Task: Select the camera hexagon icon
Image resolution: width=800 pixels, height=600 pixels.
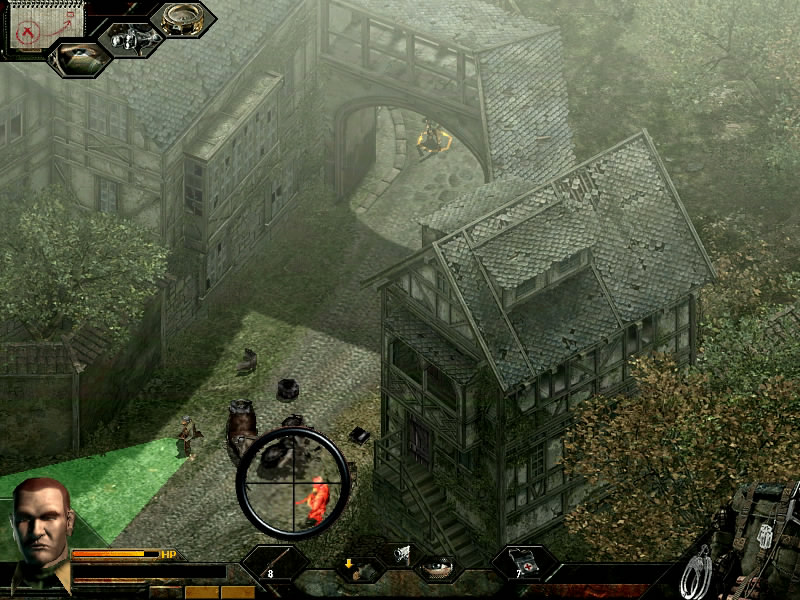Action: click(x=131, y=40)
